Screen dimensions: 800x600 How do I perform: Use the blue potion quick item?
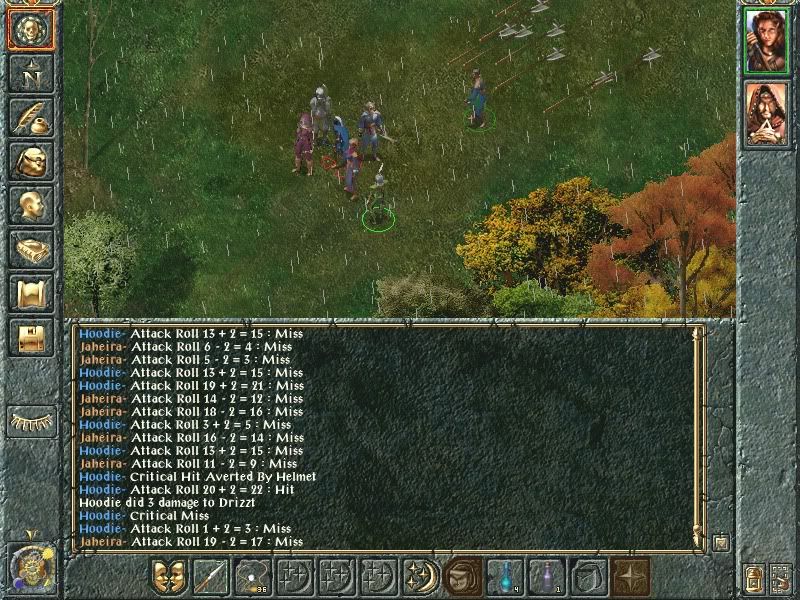click(505, 578)
